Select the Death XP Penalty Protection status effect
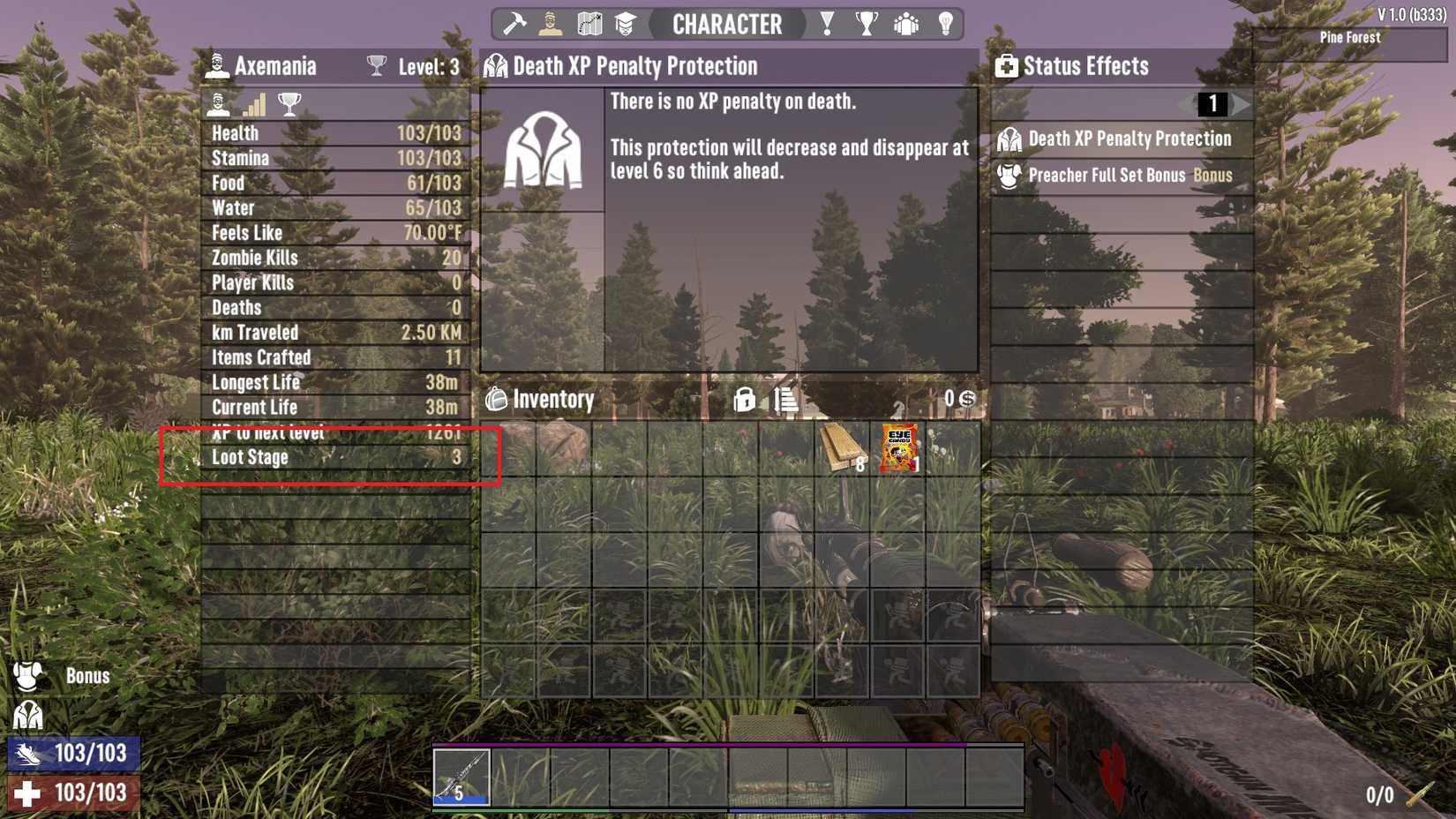The height and width of the screenshot is (819, 1456). 1121,139
